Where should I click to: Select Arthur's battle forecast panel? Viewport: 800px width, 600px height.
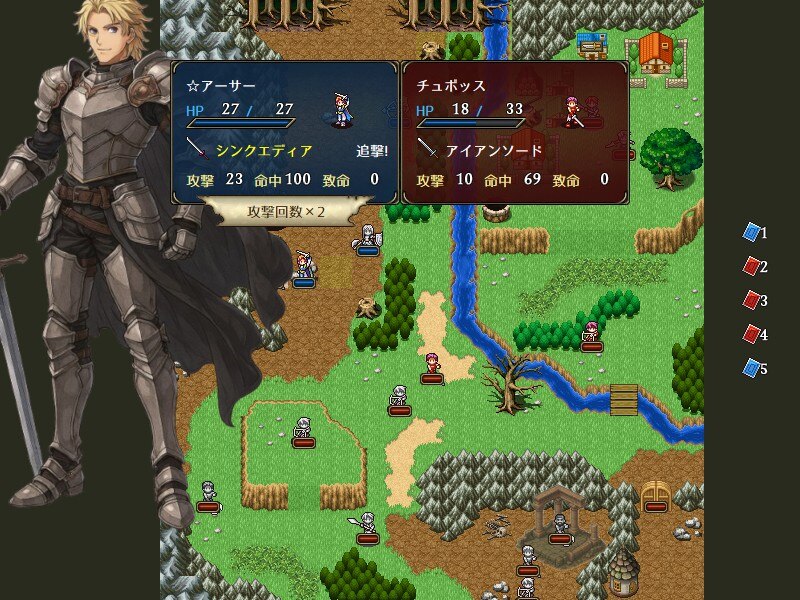286,132
